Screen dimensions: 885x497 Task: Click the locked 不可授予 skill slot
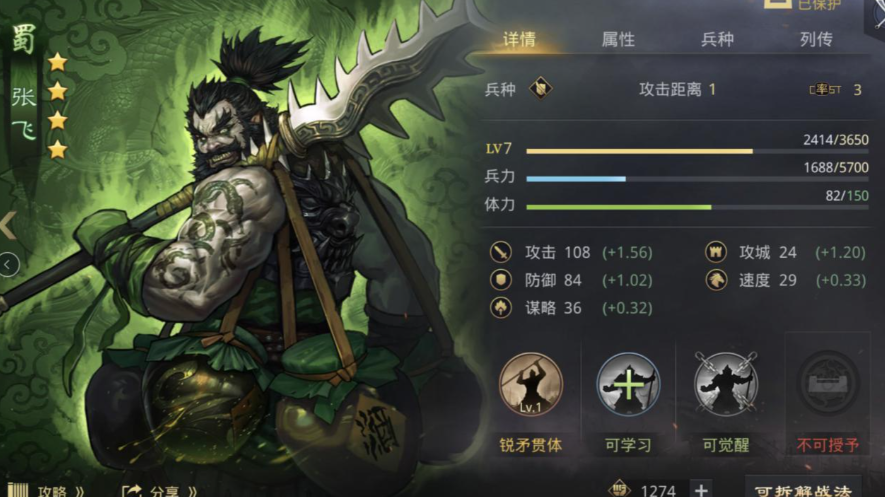click(x=828, y=384)
